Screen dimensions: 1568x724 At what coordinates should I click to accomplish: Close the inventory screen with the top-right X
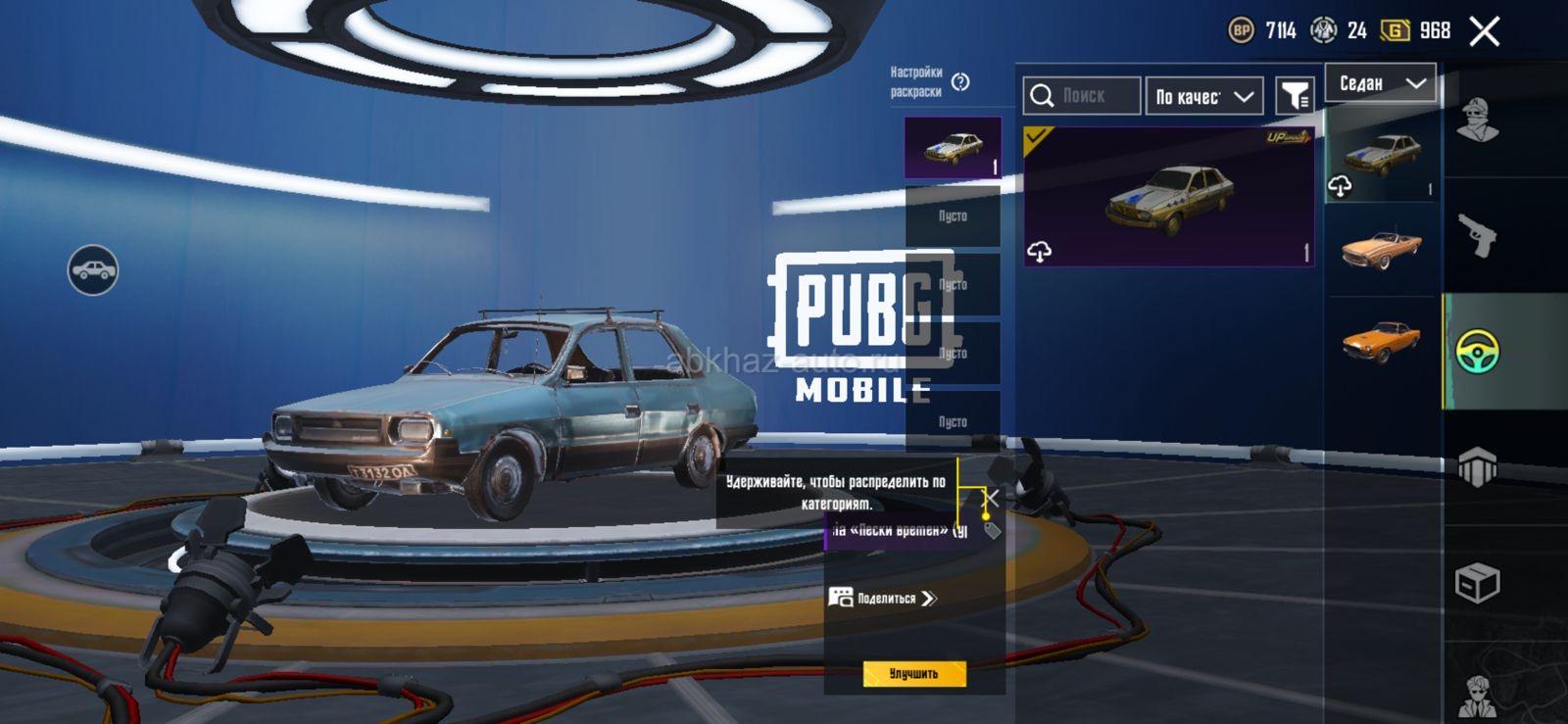tap(1484, 31)
